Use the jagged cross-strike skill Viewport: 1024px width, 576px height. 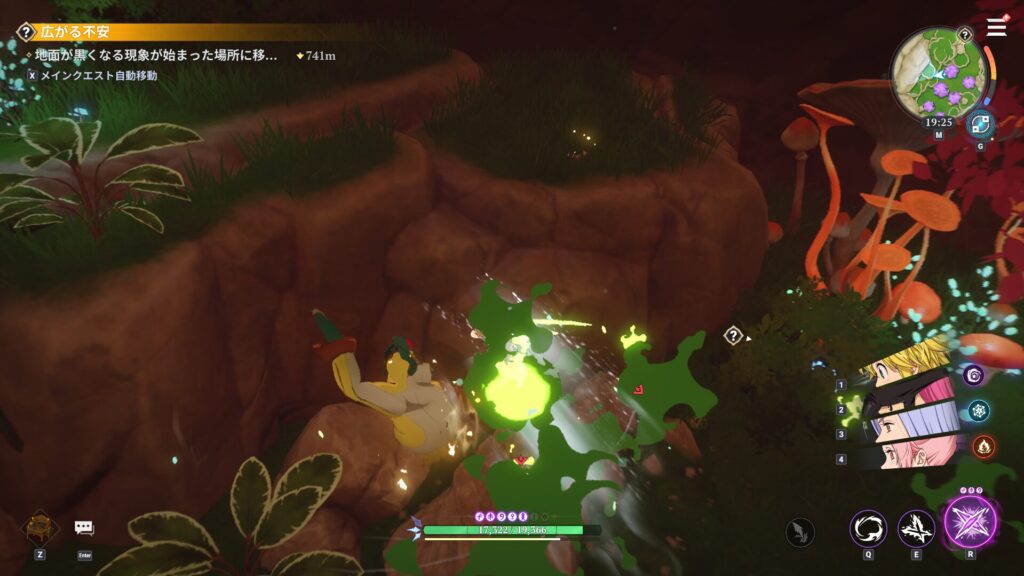(916, 528)
